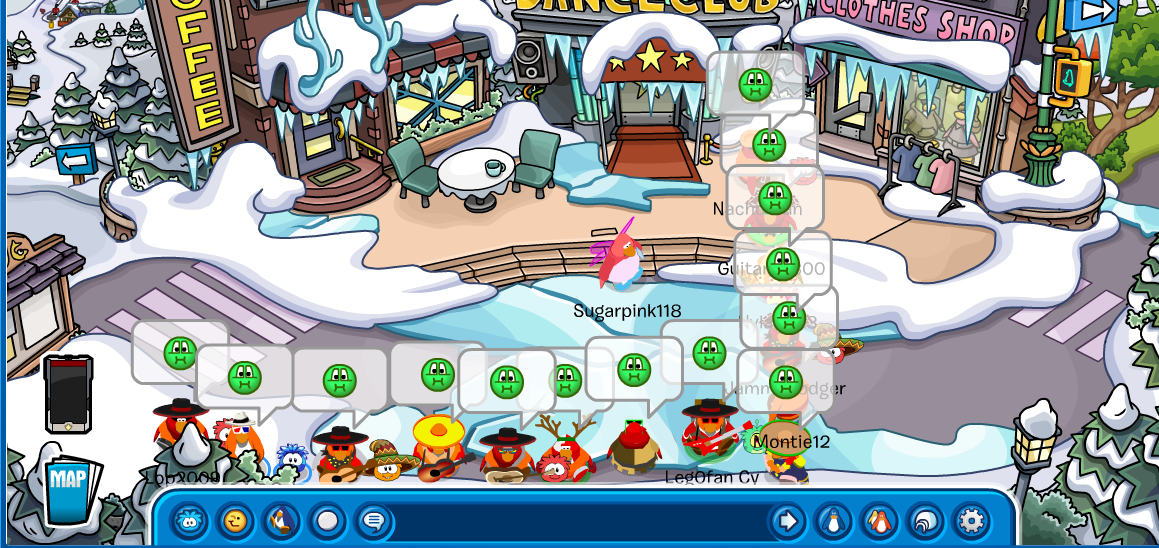Open the gear settings menu

[x=971, y=521]
